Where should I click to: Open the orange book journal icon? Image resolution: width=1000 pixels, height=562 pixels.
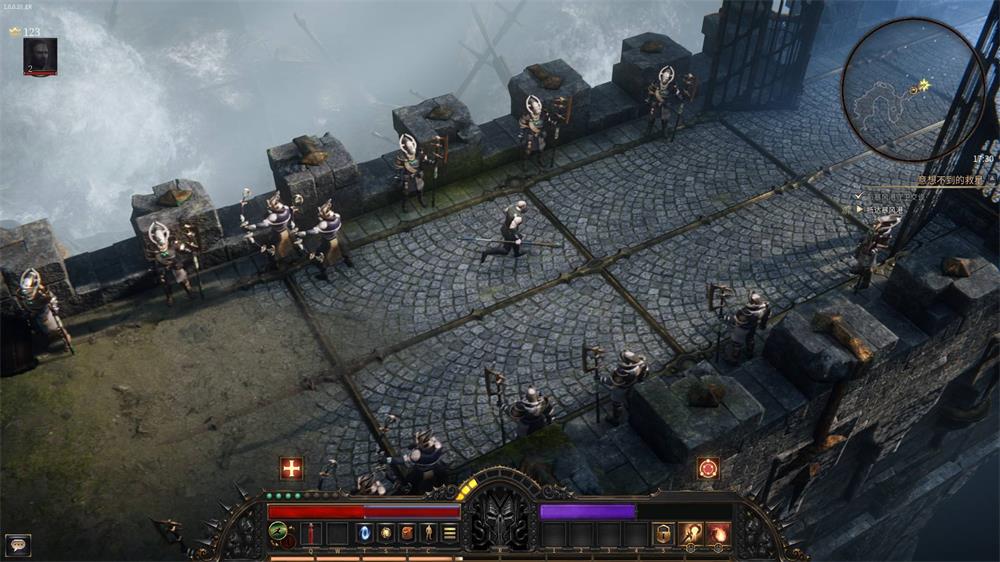coord(407,533)
